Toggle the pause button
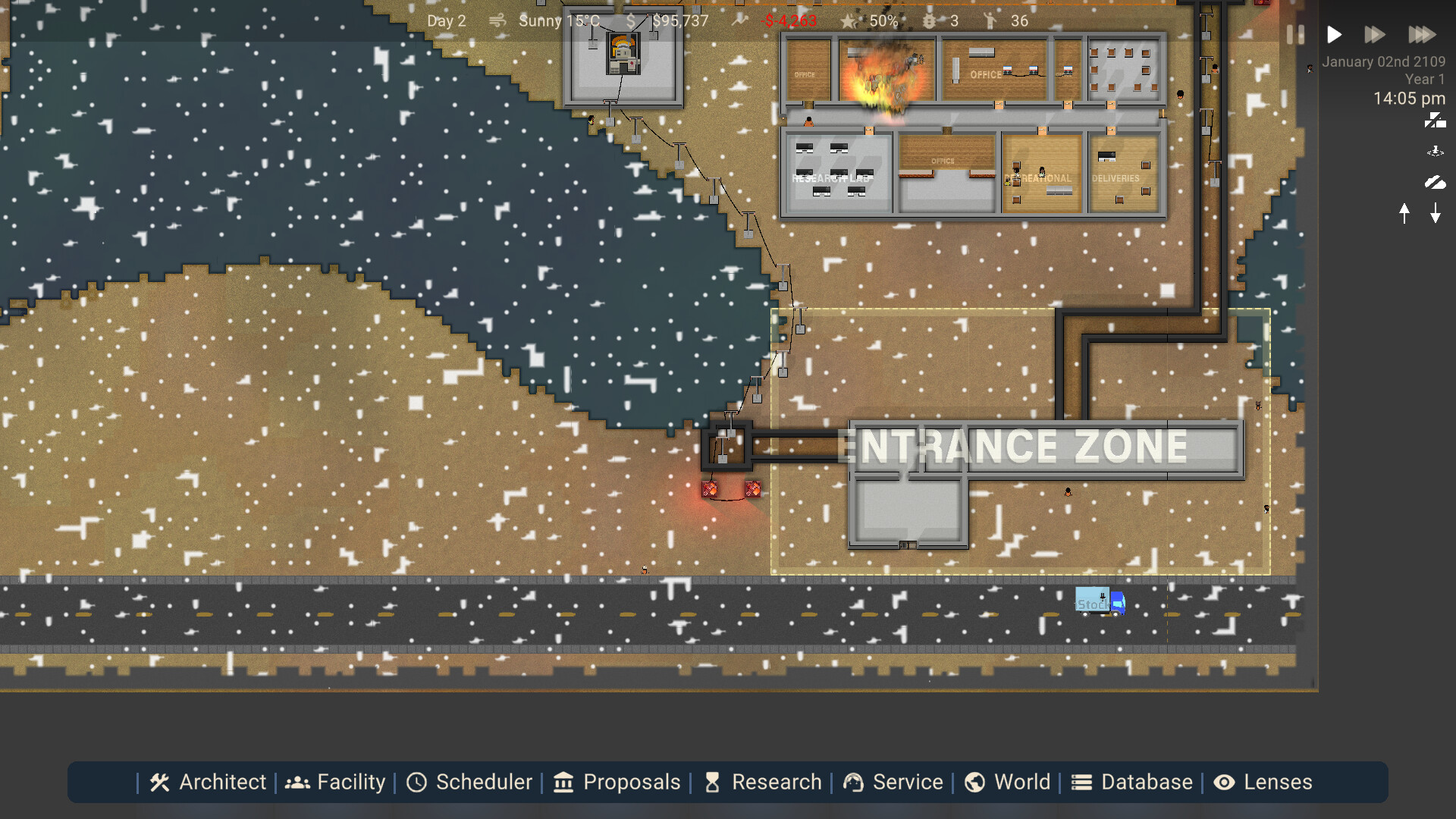The image size is (1456, 819). tap(1294, 34)
